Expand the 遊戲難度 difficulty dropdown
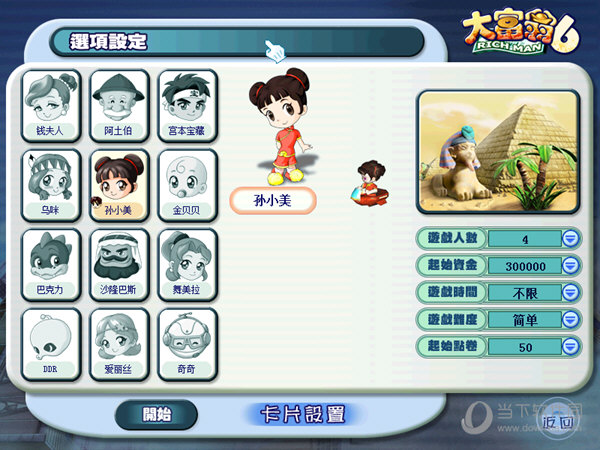 tap(570, 320)
